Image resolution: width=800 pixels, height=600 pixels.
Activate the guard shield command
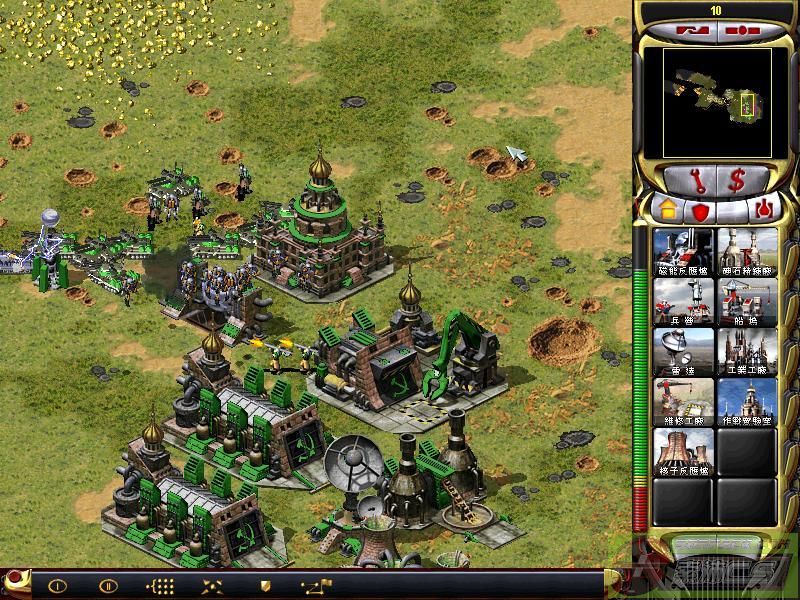[264, 585]
